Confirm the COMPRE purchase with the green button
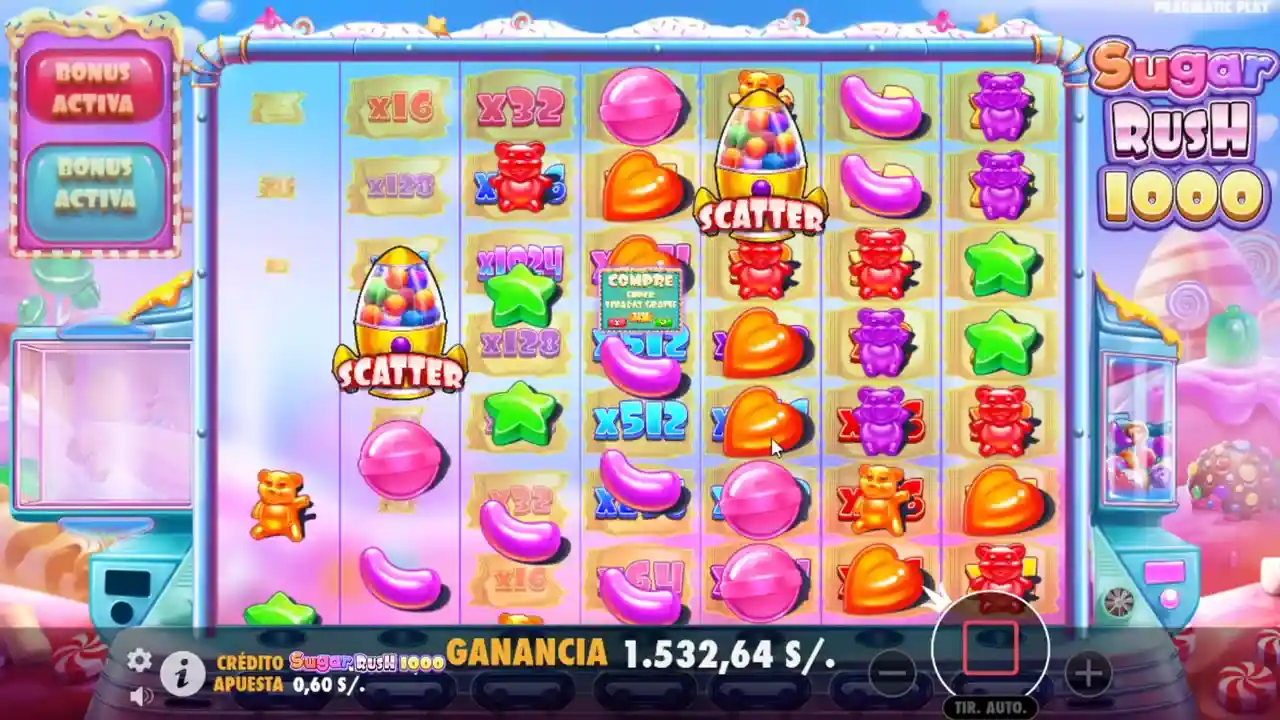Viewport: 1280px width, 720px height. [x=663, y=322]
